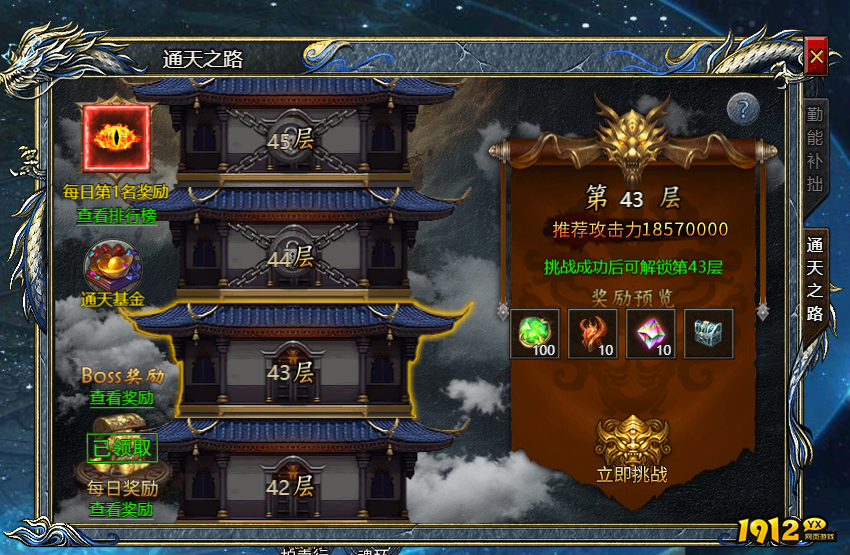Choose the 45层 tower floor
Viewport: 850px width, 555px height.
click(290, 140)
